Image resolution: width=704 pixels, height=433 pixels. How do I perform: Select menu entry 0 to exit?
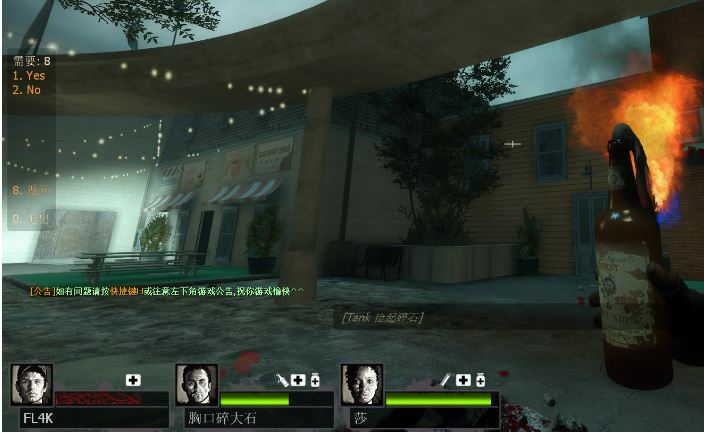pyautogui.click(x=30, y=217)
